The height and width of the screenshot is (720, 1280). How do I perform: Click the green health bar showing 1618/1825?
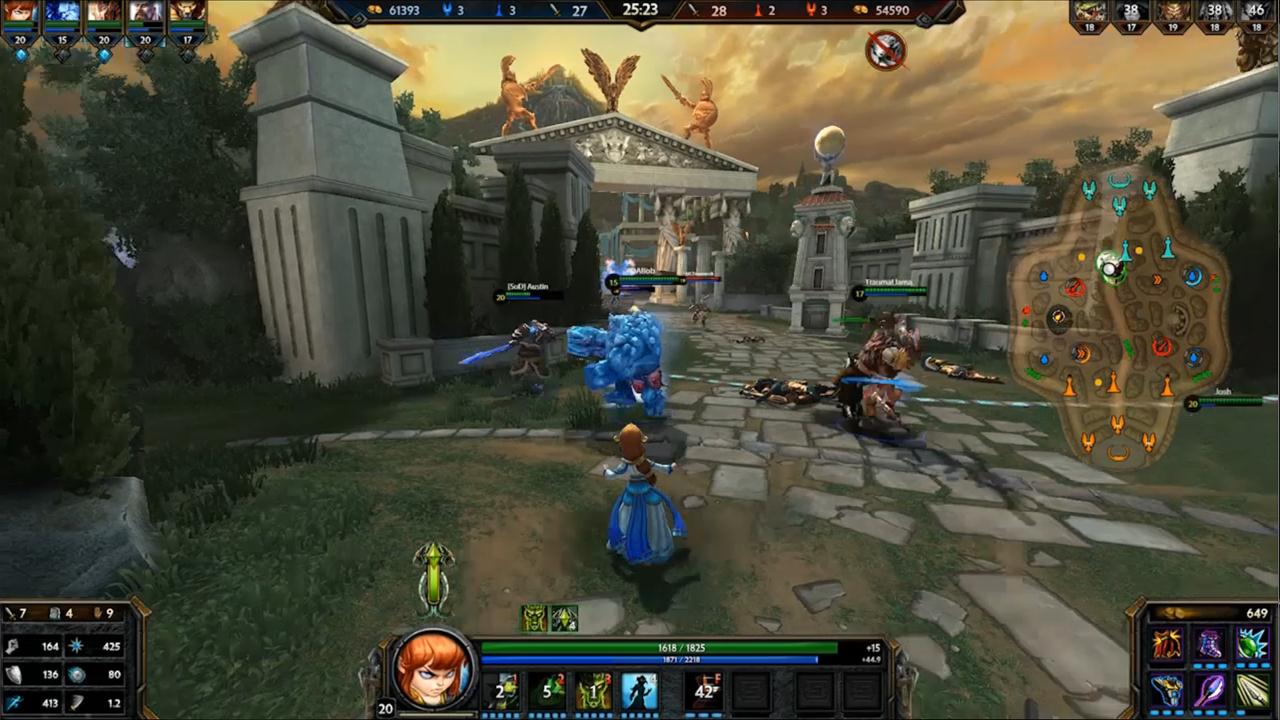click(x=682, y=647)
